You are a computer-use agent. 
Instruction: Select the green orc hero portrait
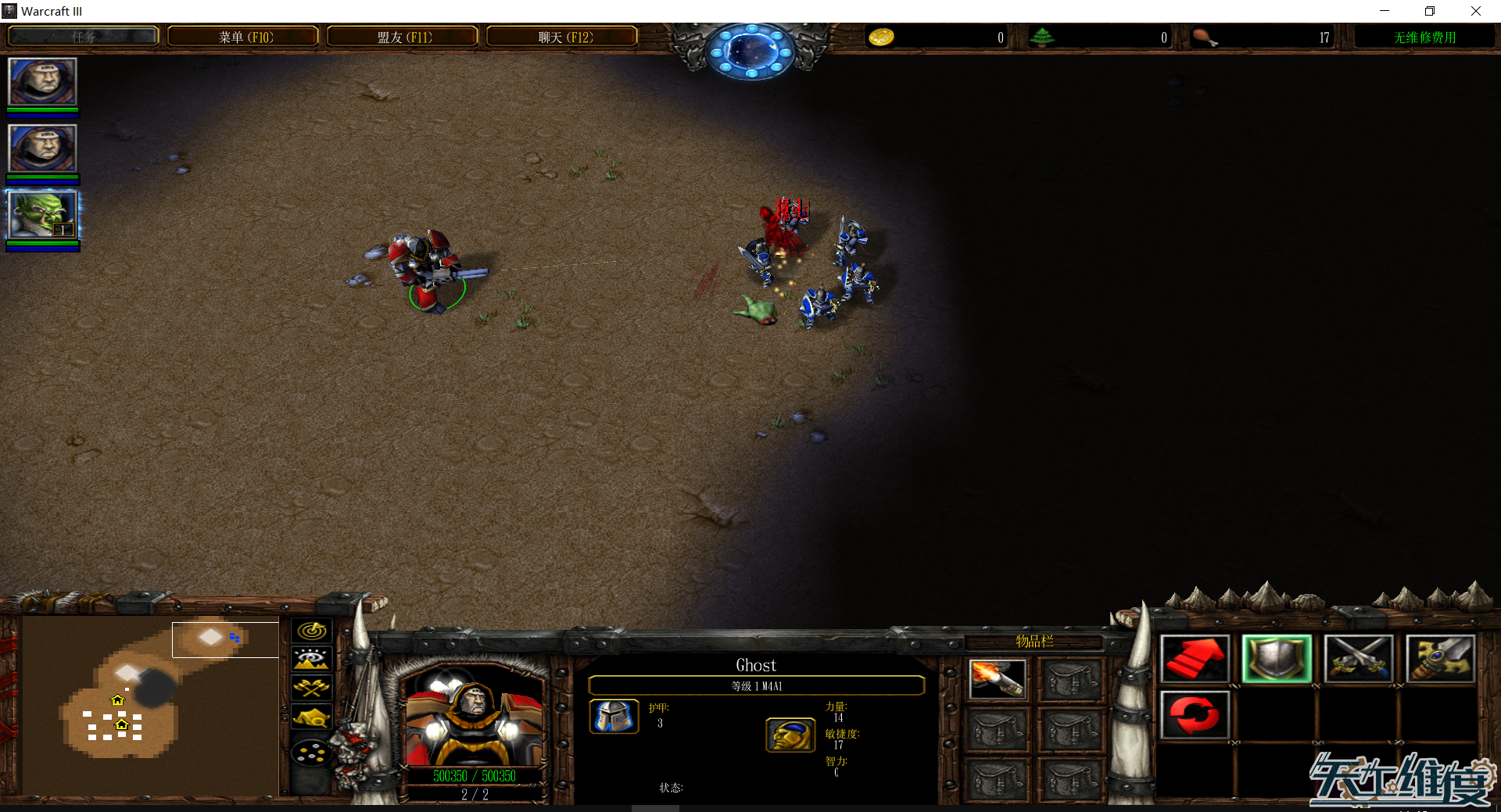42,215
